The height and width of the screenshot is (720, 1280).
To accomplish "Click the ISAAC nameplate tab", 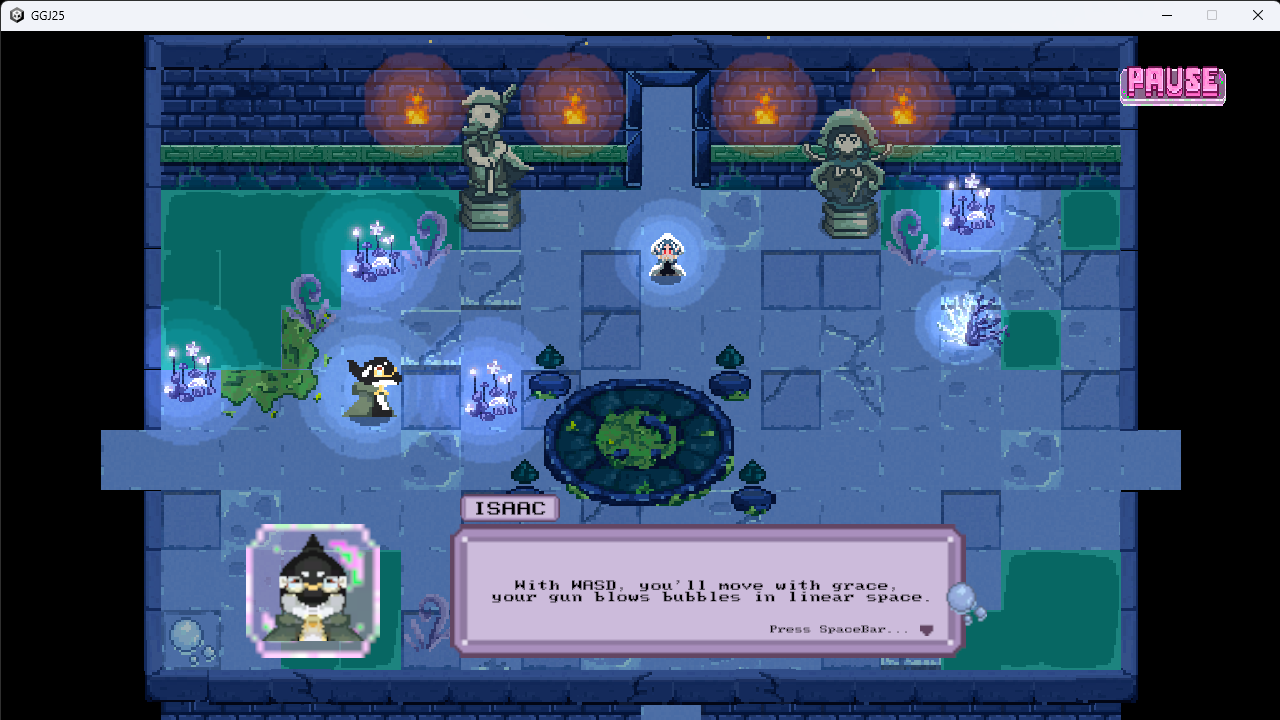I will [x=509, y=508].
